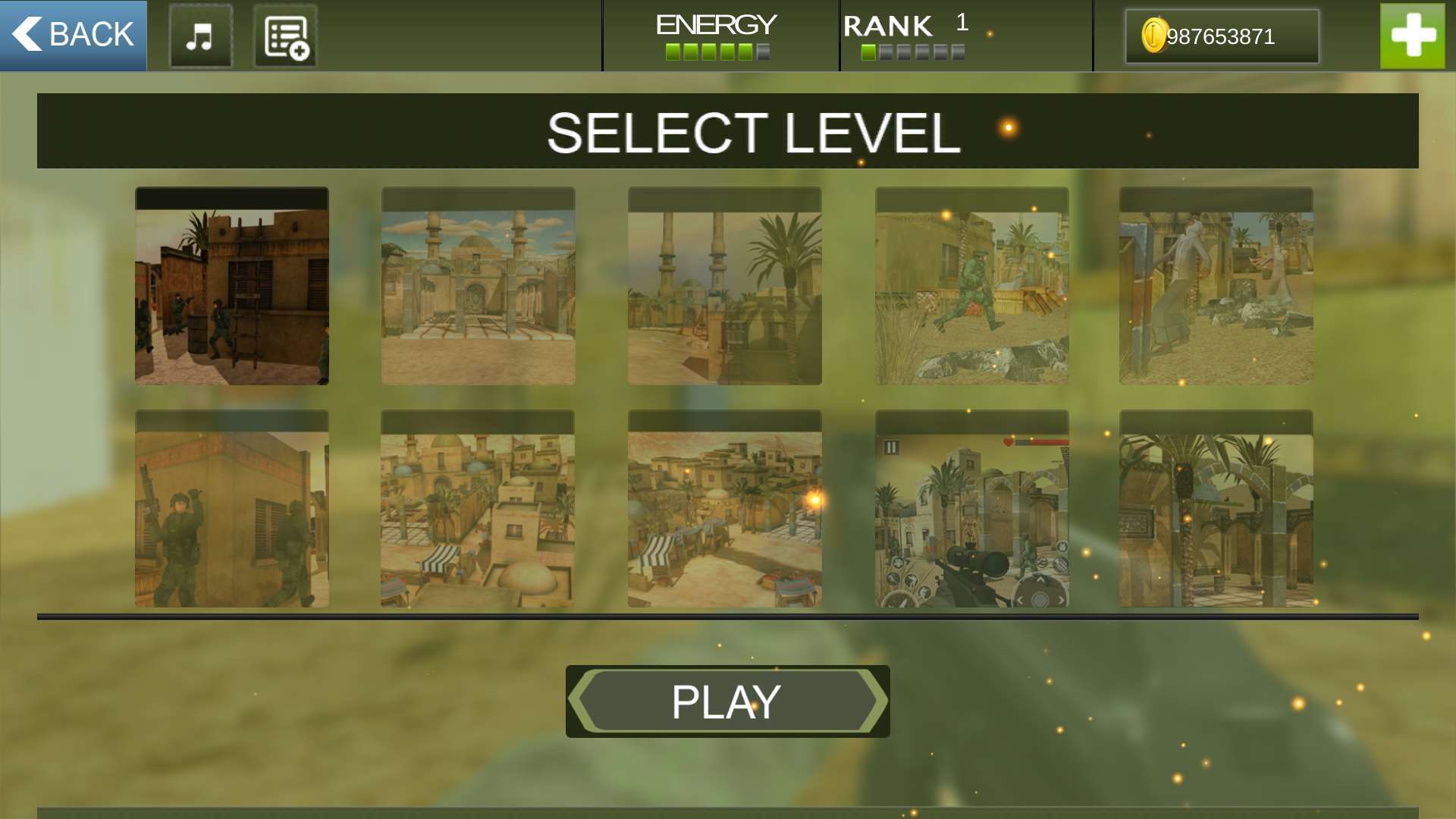The height and width of the screenshot is (819, 1456).
Task: Choose the palm tree archway level
Action: click(1216, 509)
